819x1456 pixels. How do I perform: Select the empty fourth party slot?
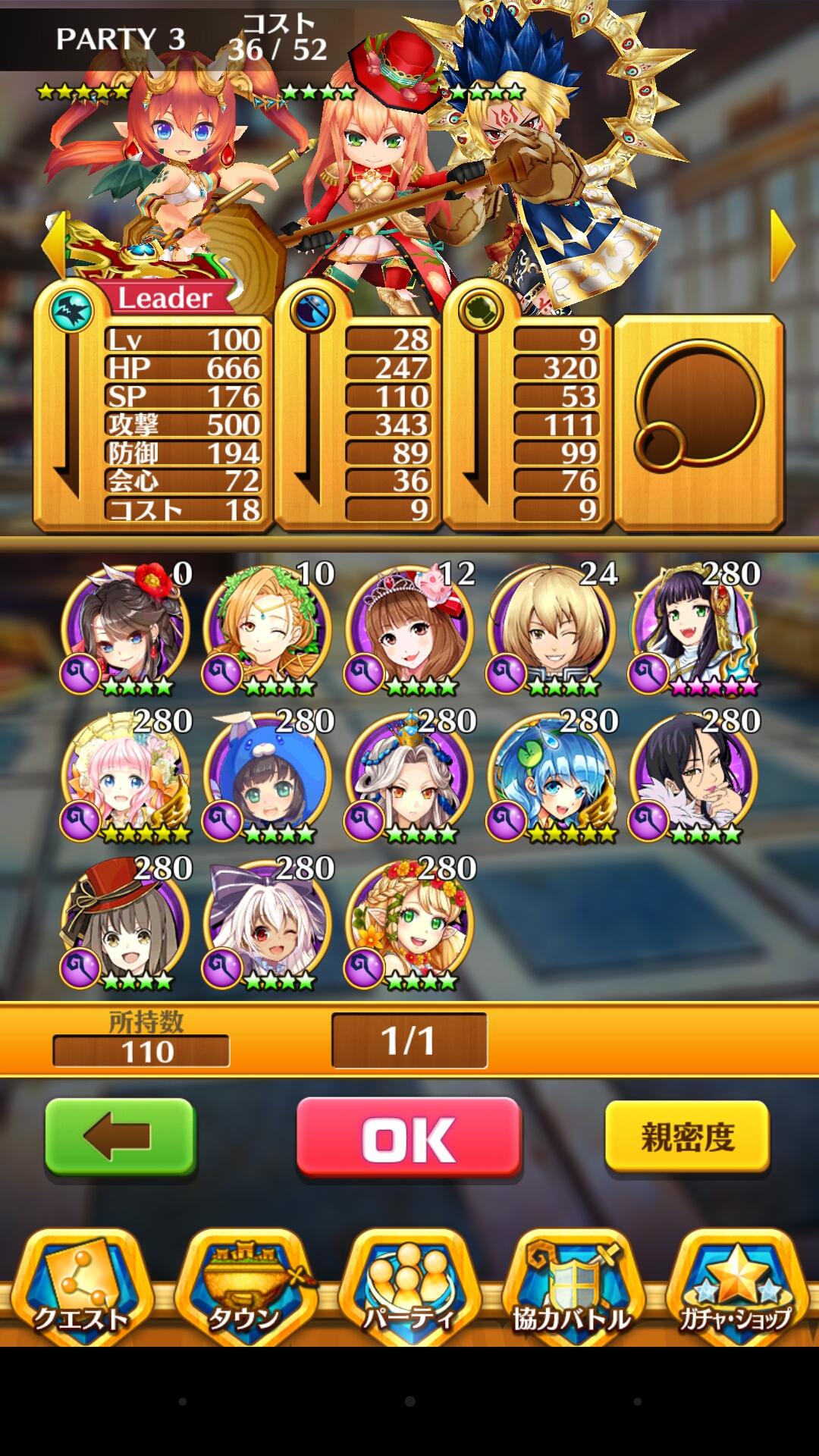click(698, 422)
